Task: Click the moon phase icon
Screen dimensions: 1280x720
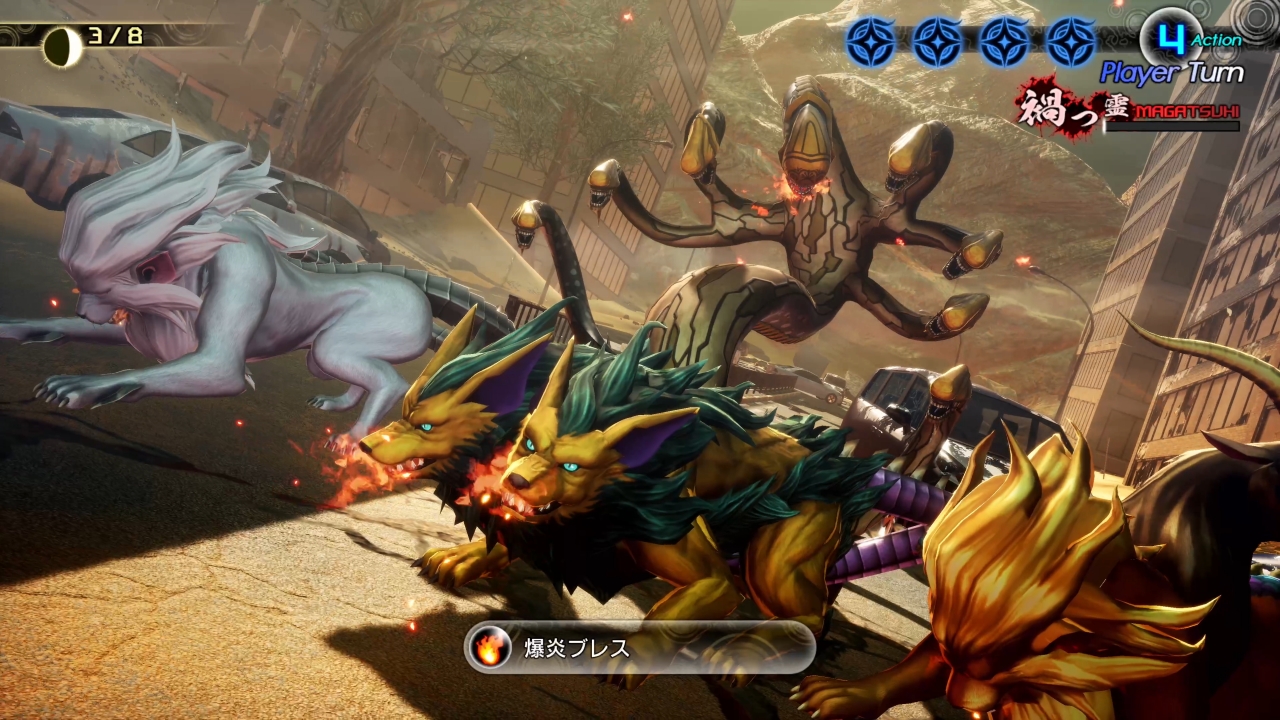Action: point(62,46)
